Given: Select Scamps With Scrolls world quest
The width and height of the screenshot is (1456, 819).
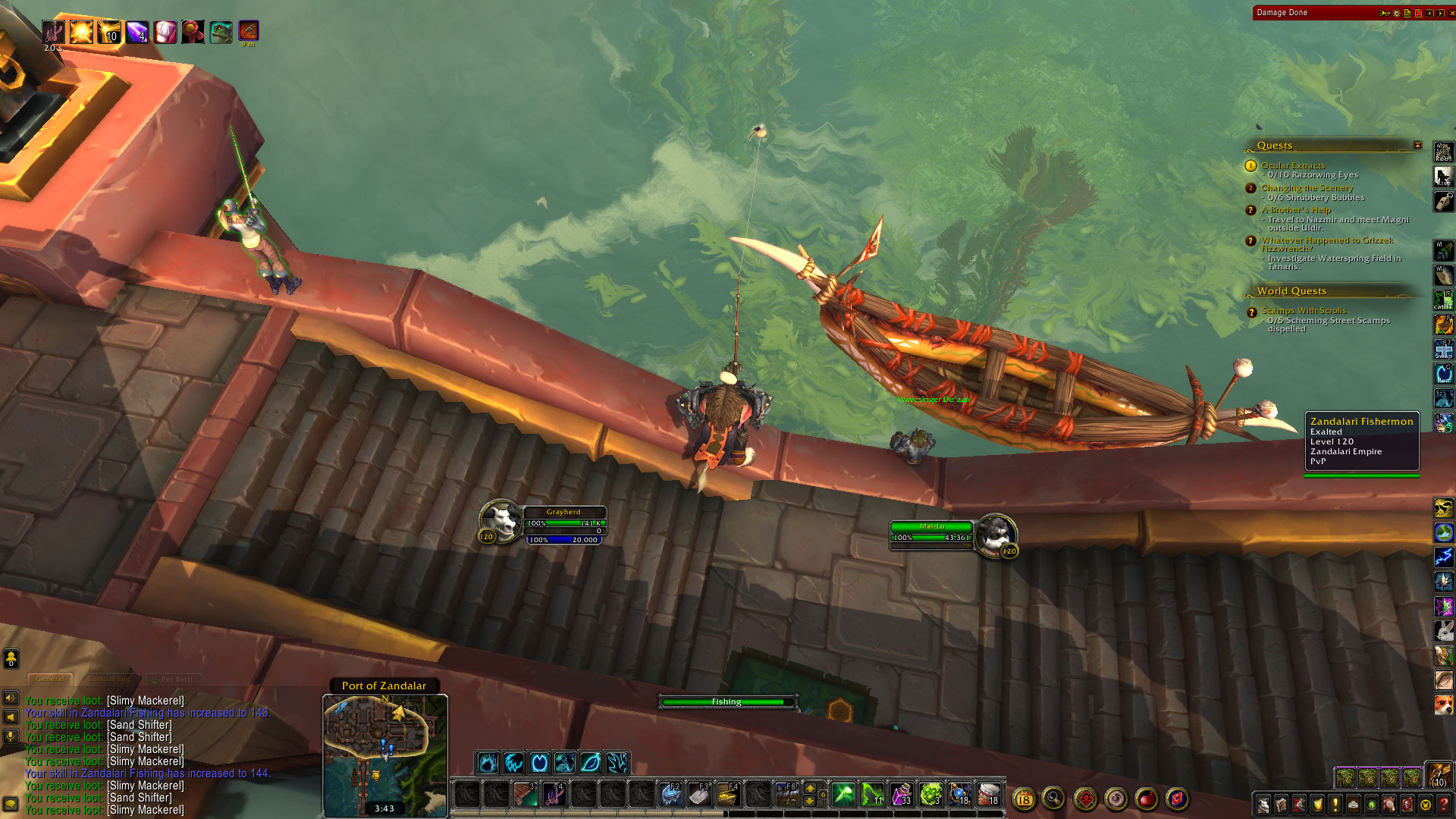Looking at the screenshot, I should (1304, 311).
